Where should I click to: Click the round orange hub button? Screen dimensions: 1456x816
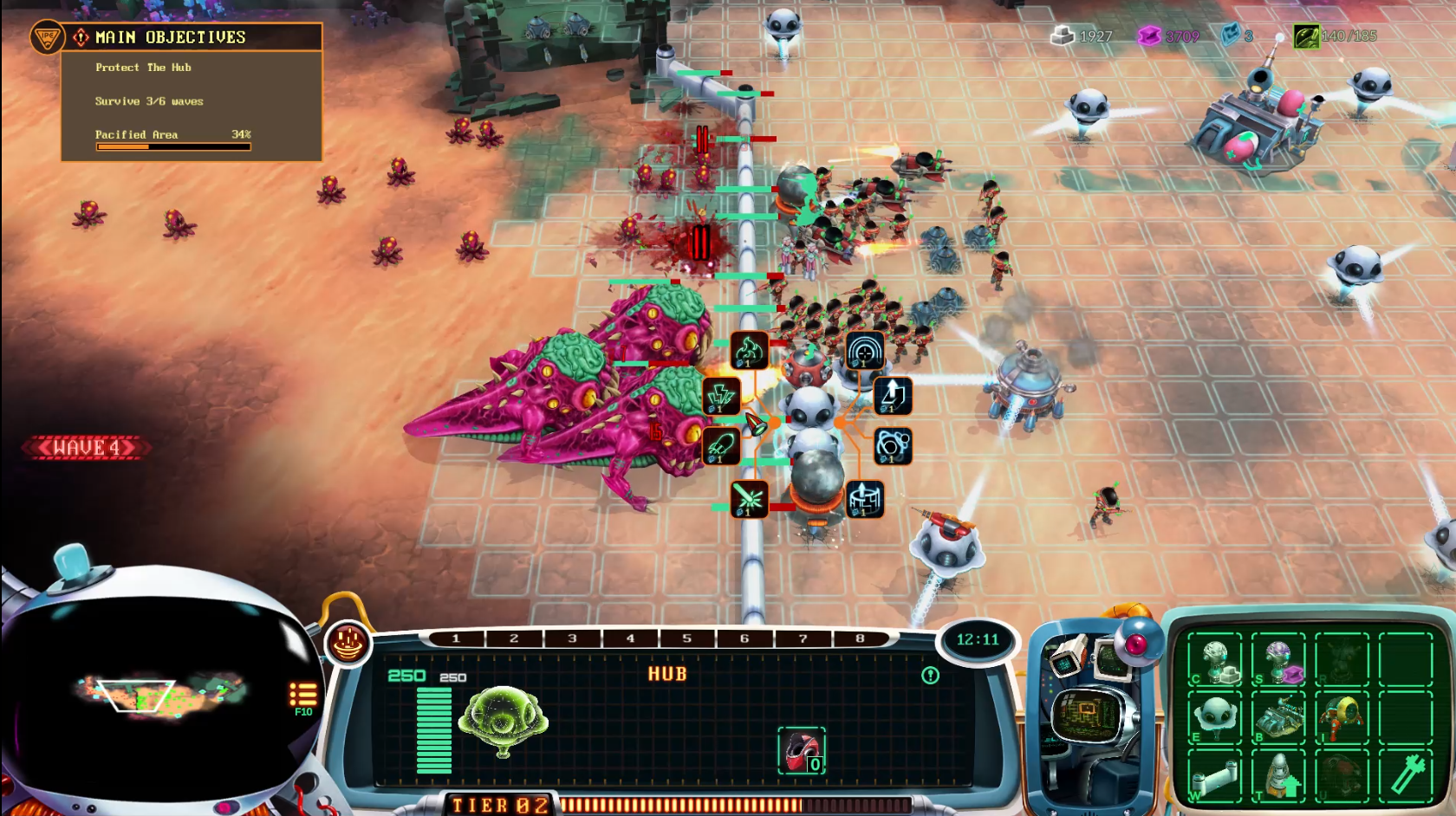[348, 643]
